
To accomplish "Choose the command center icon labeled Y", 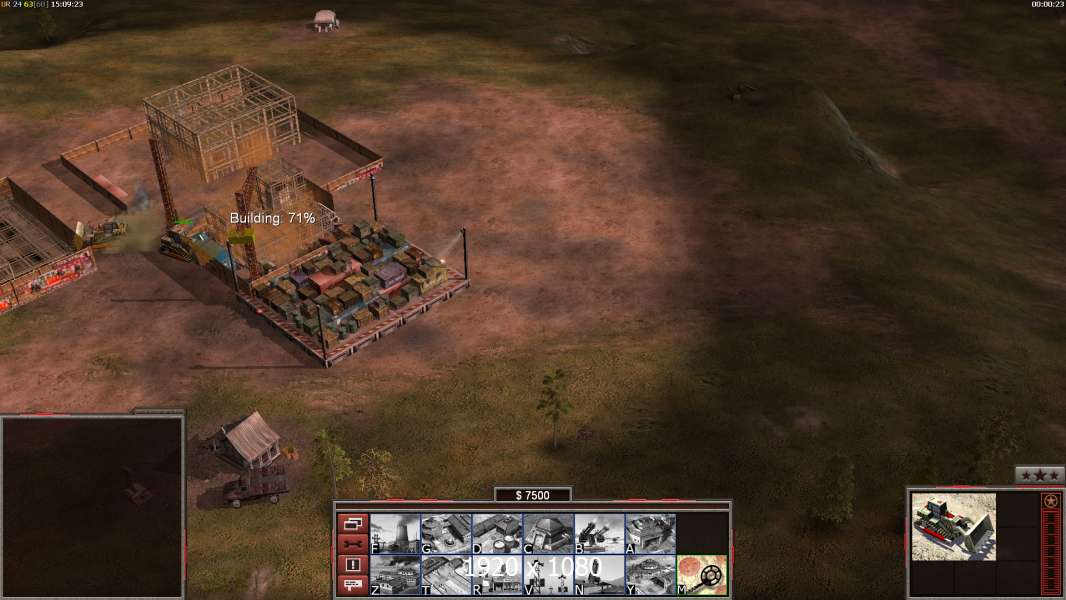I will coord(650,575).
